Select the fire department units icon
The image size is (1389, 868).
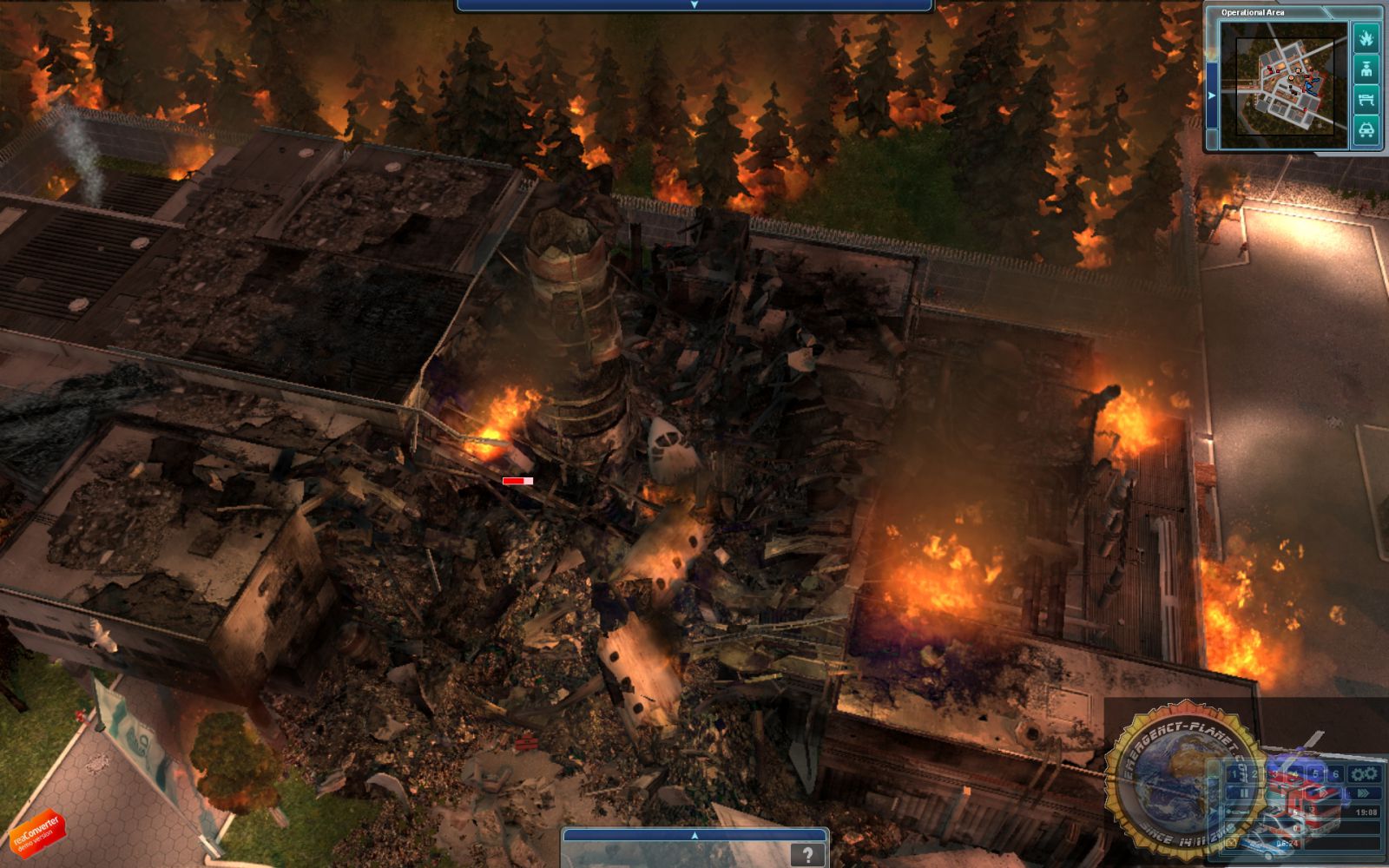point(1366,38)
